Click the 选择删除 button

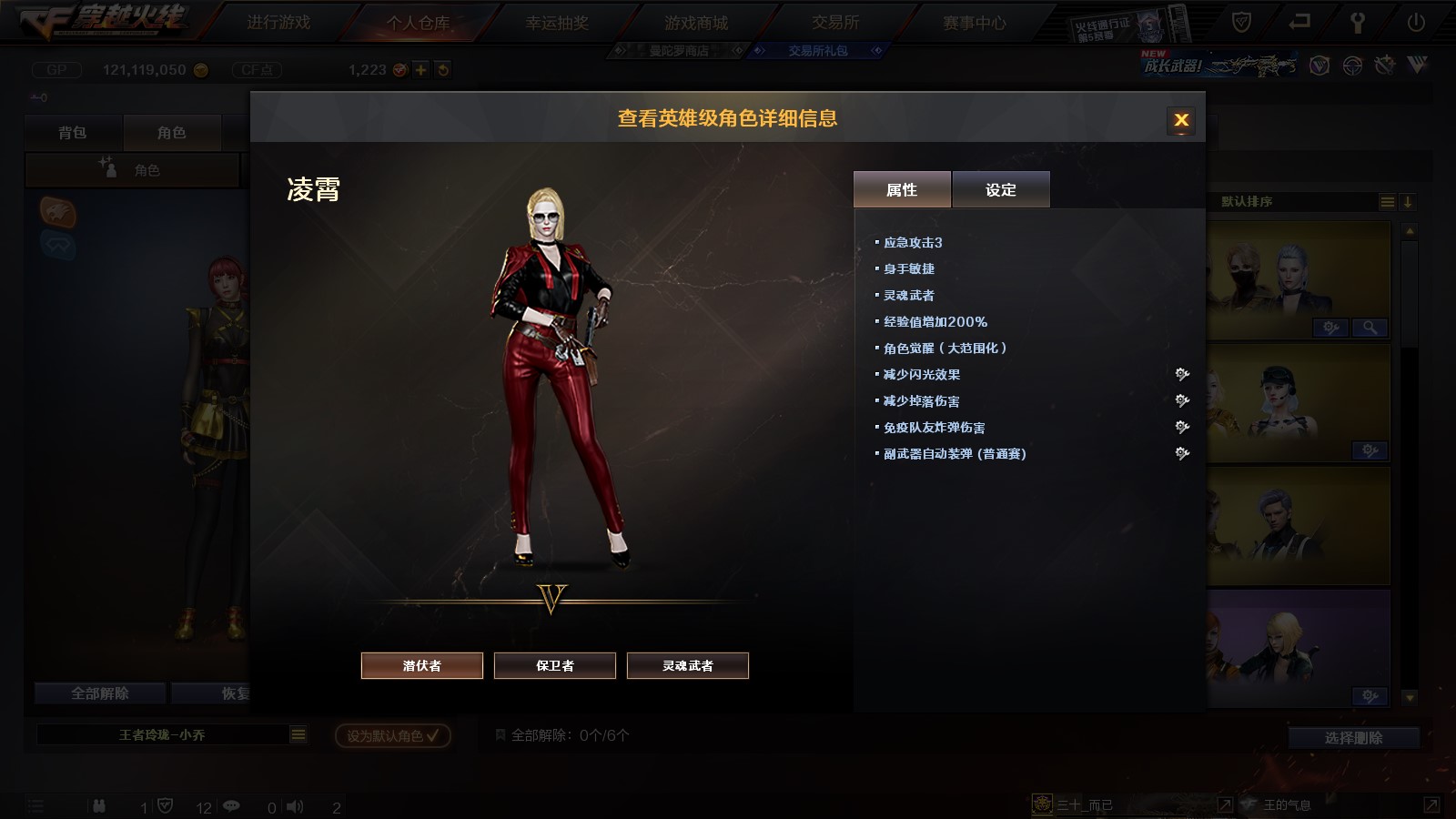tap(1353, 737)
